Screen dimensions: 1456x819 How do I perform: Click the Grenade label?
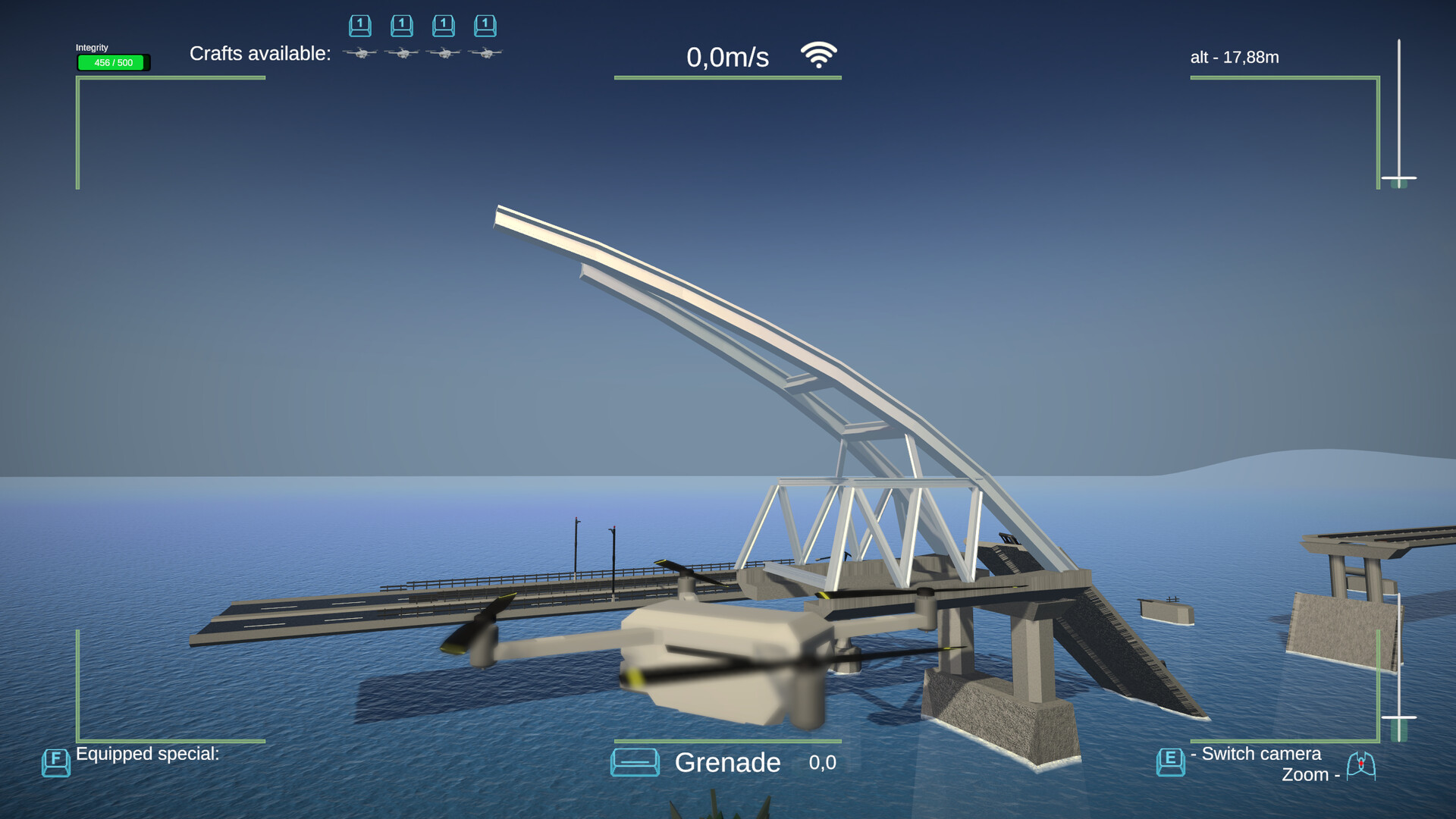[x=727, y=763]
